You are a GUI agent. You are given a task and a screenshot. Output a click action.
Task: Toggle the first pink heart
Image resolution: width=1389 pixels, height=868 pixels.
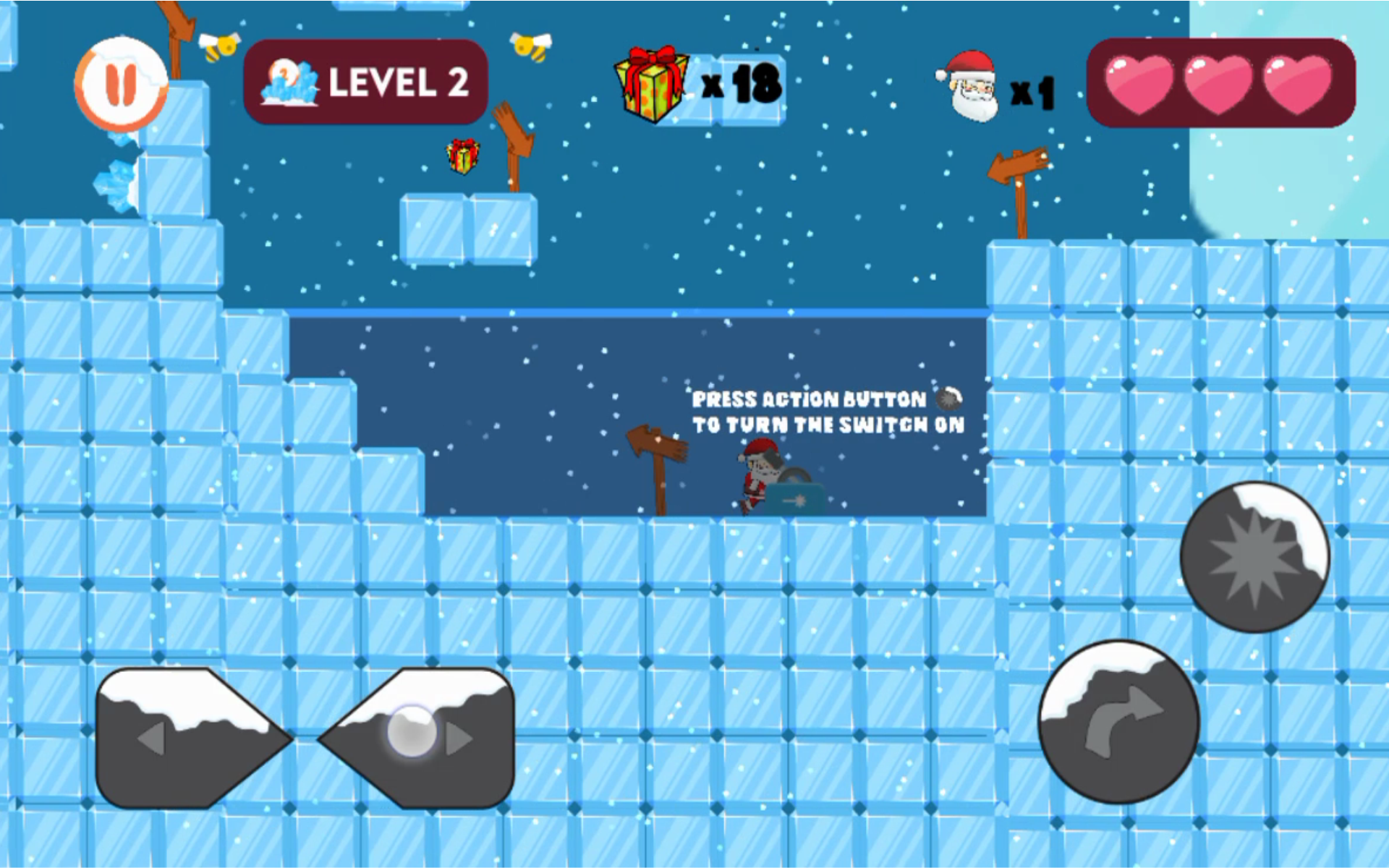pos(1139,83)
